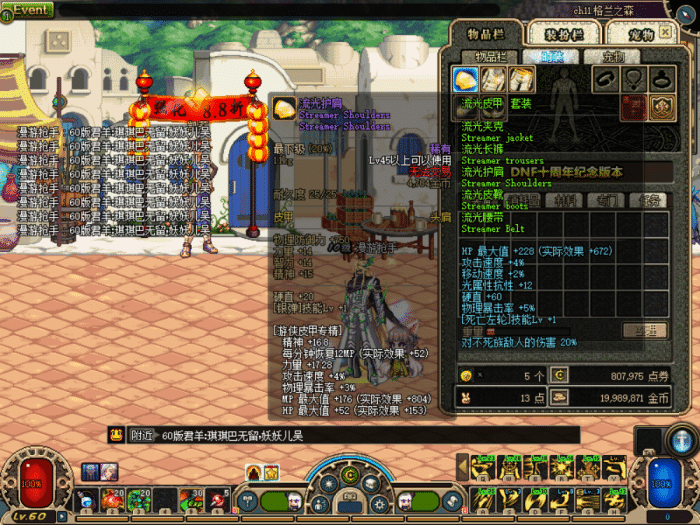Choose the 材料 inventory category tab
Image resolution: width=700 pixels, height=525 pixels.
click(564, 200)
